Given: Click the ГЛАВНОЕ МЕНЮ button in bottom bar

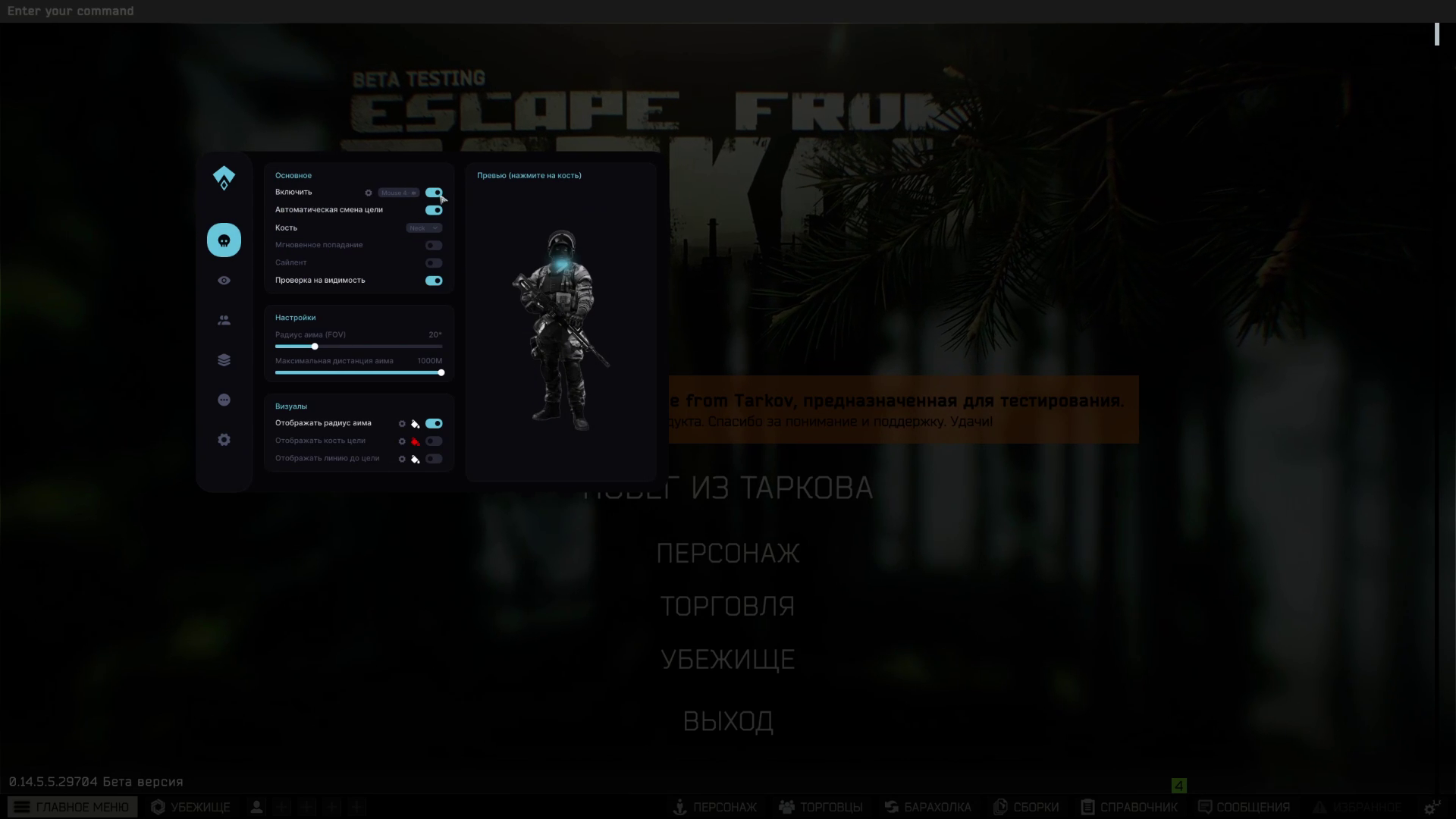Looking at the screenshot, I should [73, 807].
